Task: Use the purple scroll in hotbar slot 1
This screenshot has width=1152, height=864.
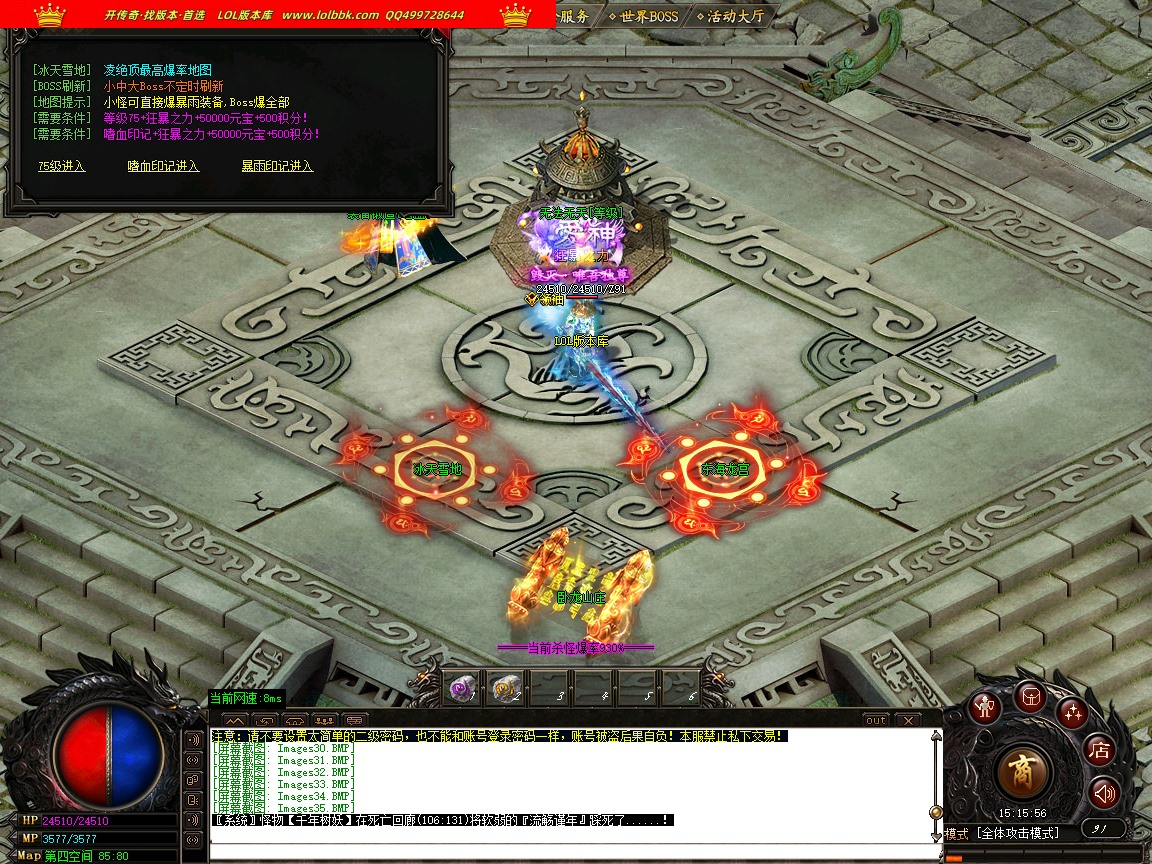Action: pos(462,687)
